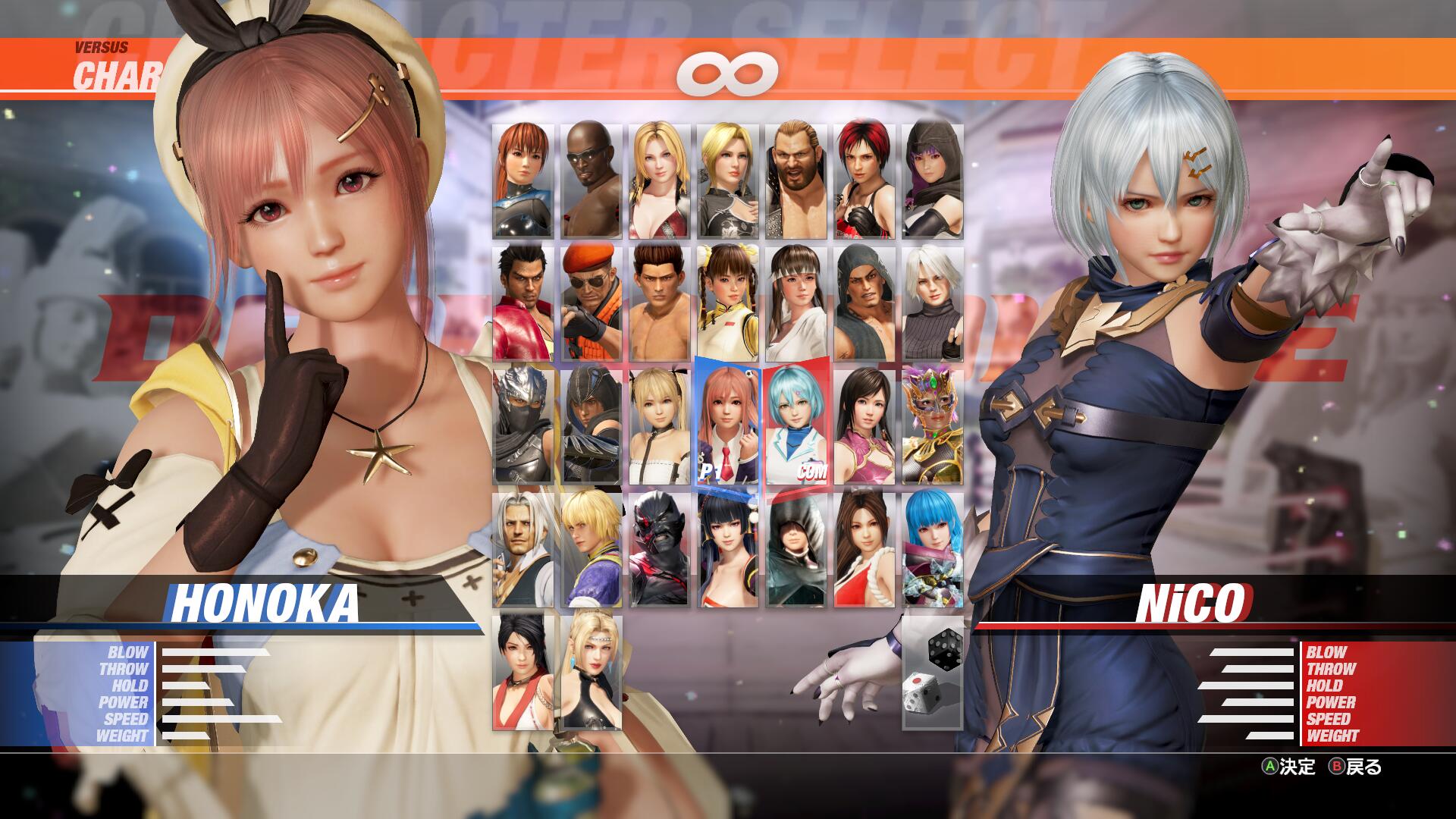Select the purple-hooded ninja girl tile
This screenshot has width=1456, height=819.
pyautogui.click(x=933, y=180)
